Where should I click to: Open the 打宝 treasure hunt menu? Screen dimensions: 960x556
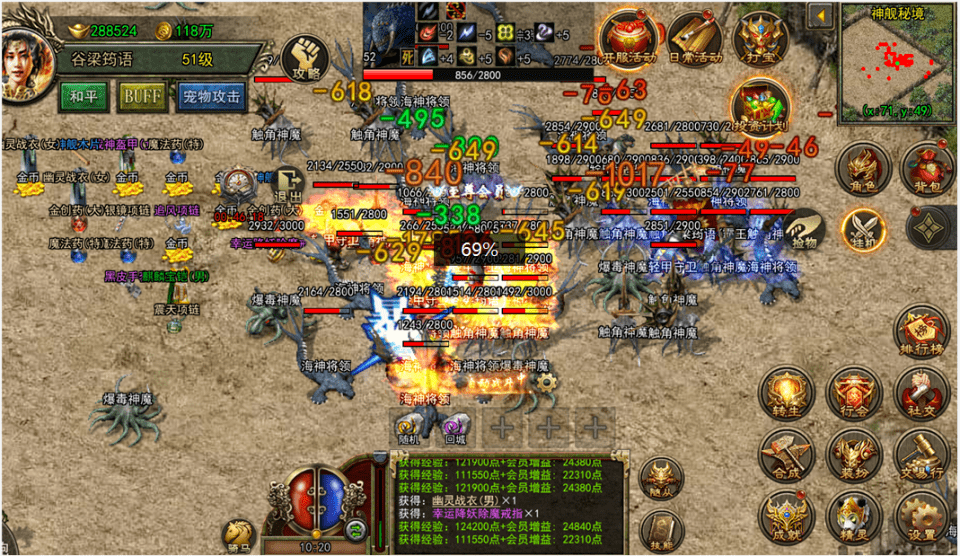pyautogui.click(x=757, y=38)
